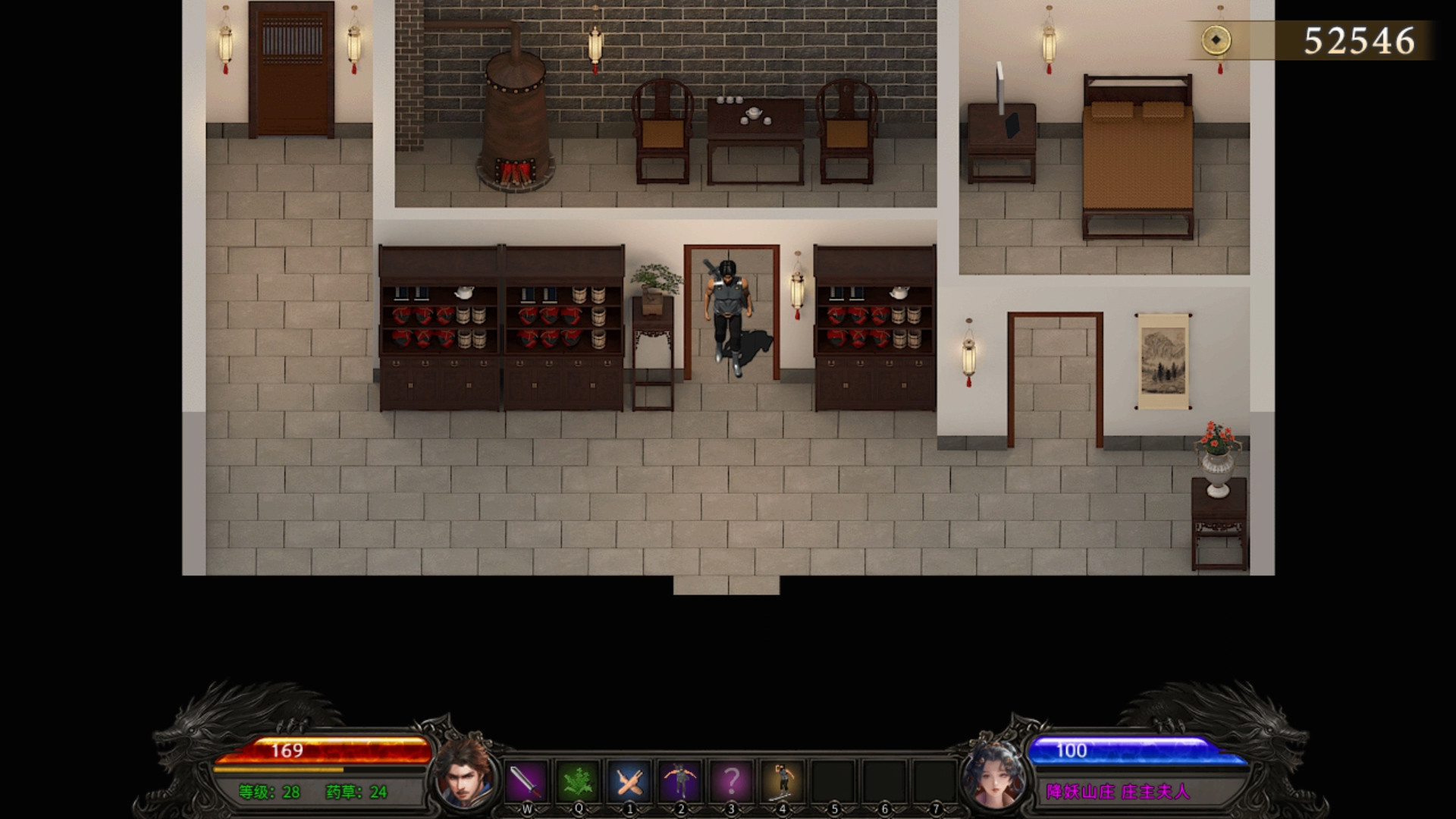The image size is (1456, 819).
Task: Activate the crossed arms skill
Action: coord(629,780)
